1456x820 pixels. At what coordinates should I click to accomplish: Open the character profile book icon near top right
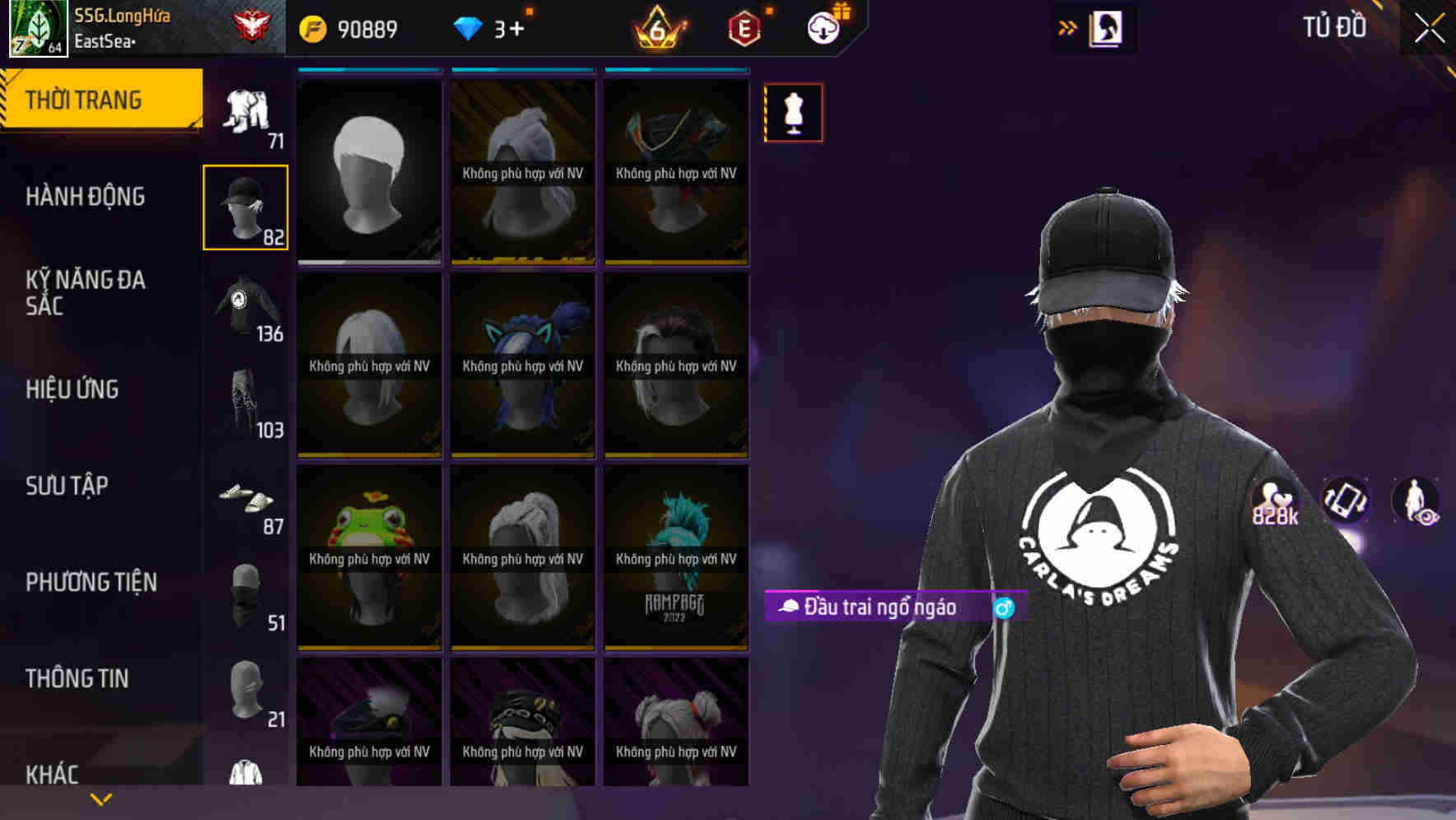[x=1104, y=27]
